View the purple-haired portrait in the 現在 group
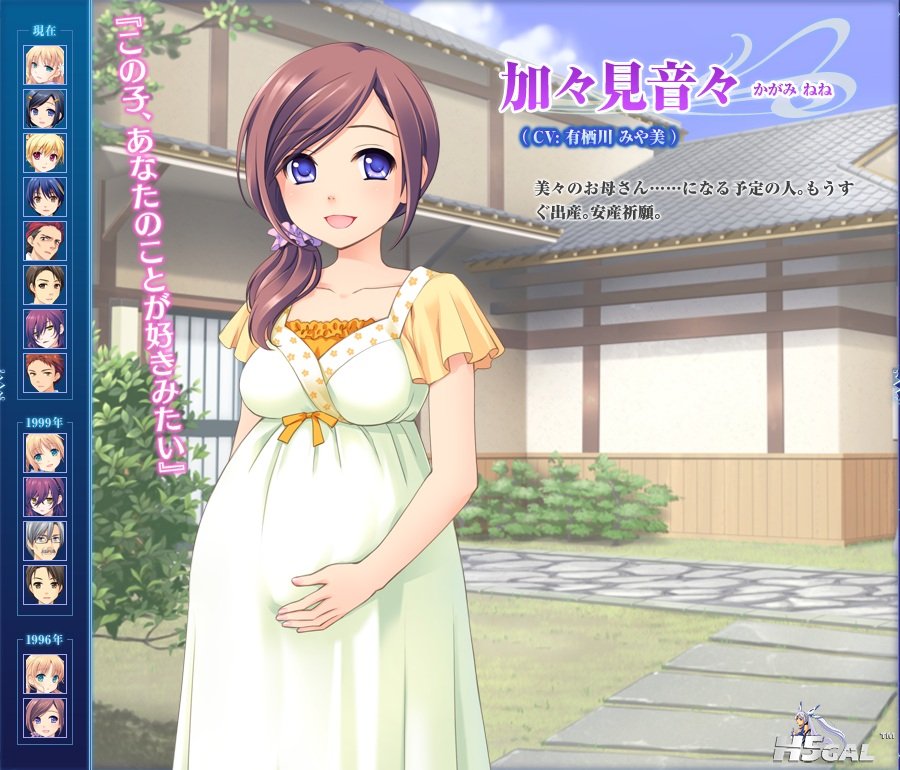 (x=45, y=329)
